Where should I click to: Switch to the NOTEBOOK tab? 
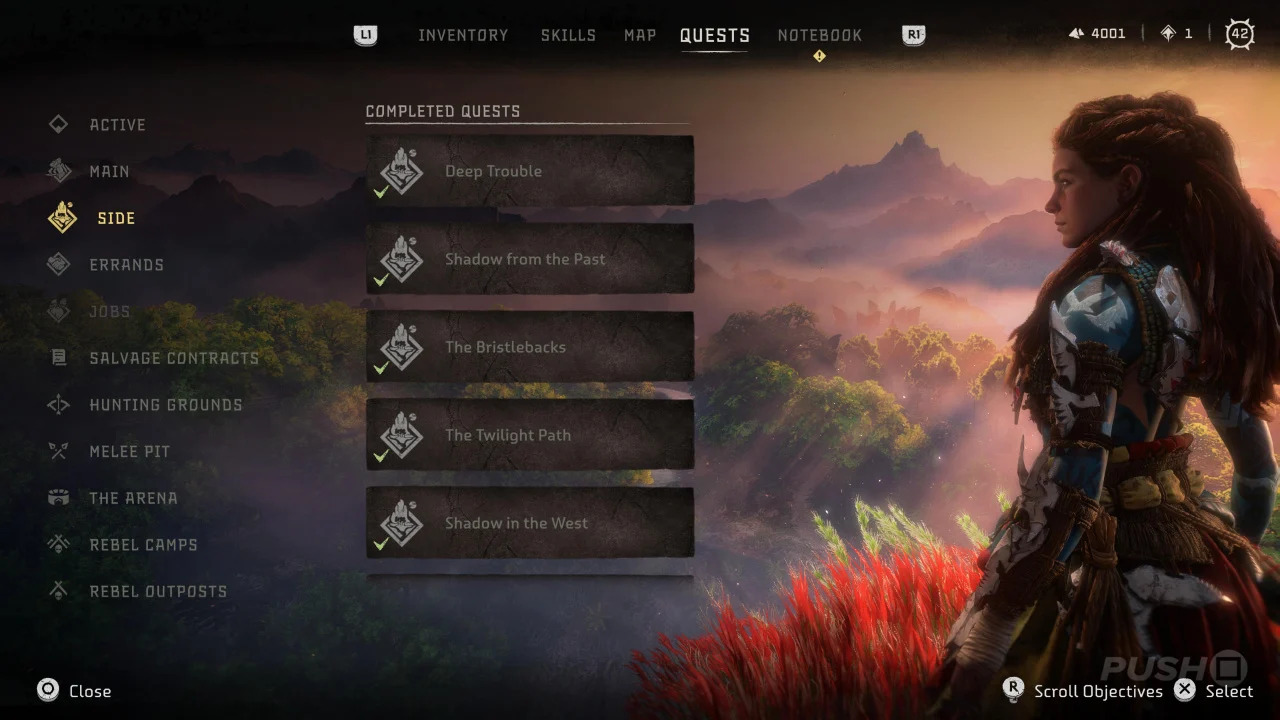(x=819, y=34)
